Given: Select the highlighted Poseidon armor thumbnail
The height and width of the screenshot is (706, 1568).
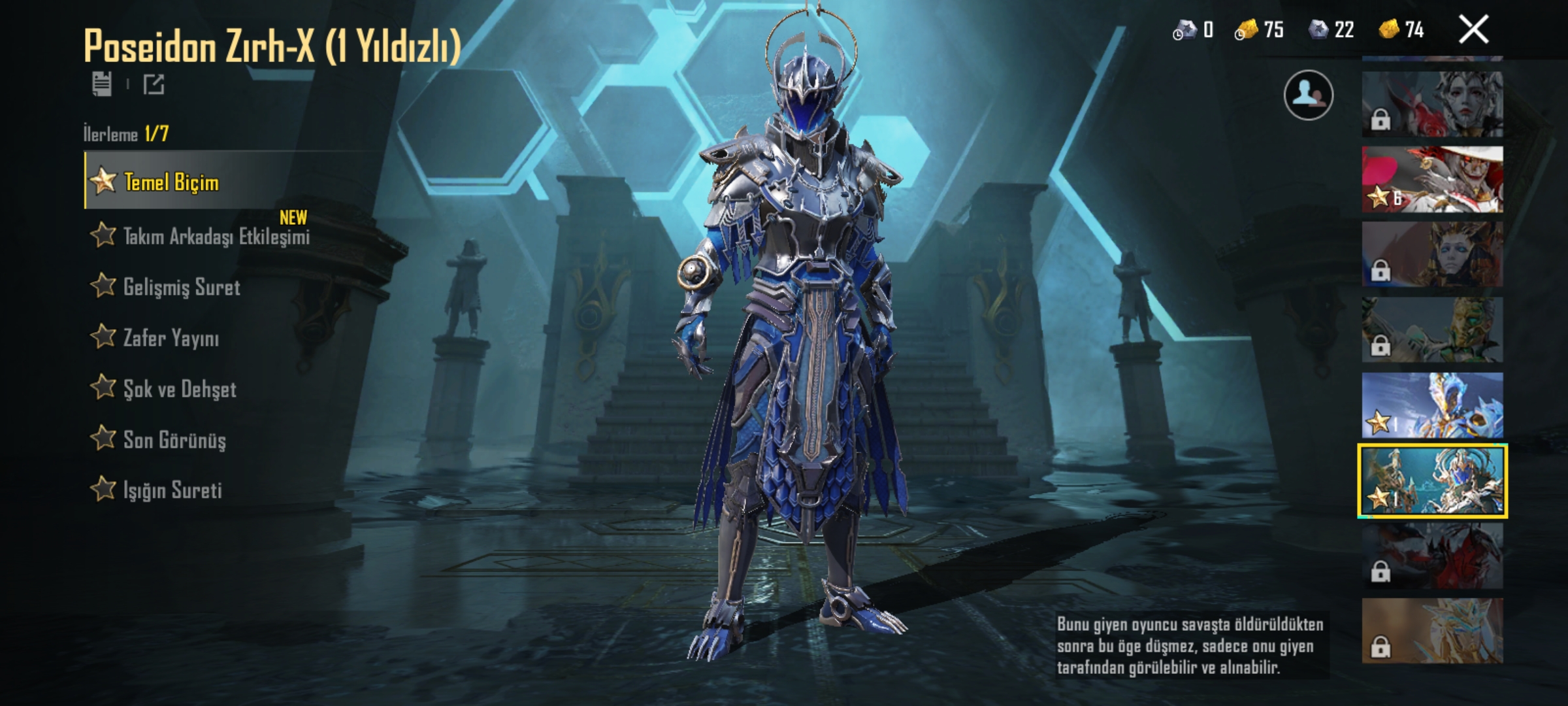Looking at the screenshot, I should (x=1432, y=481).
